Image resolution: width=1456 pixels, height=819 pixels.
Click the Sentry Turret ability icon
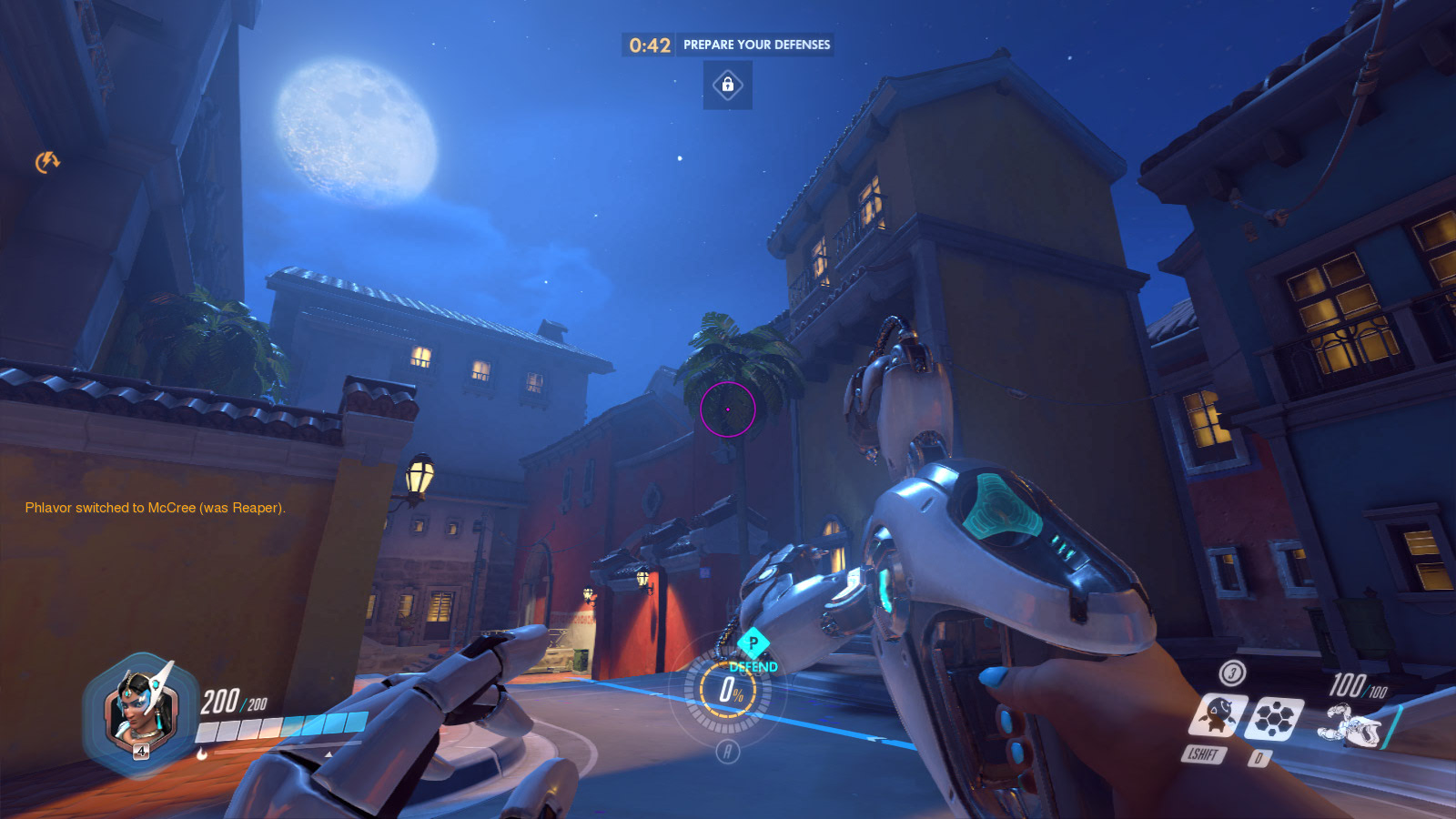[1217, 716]
